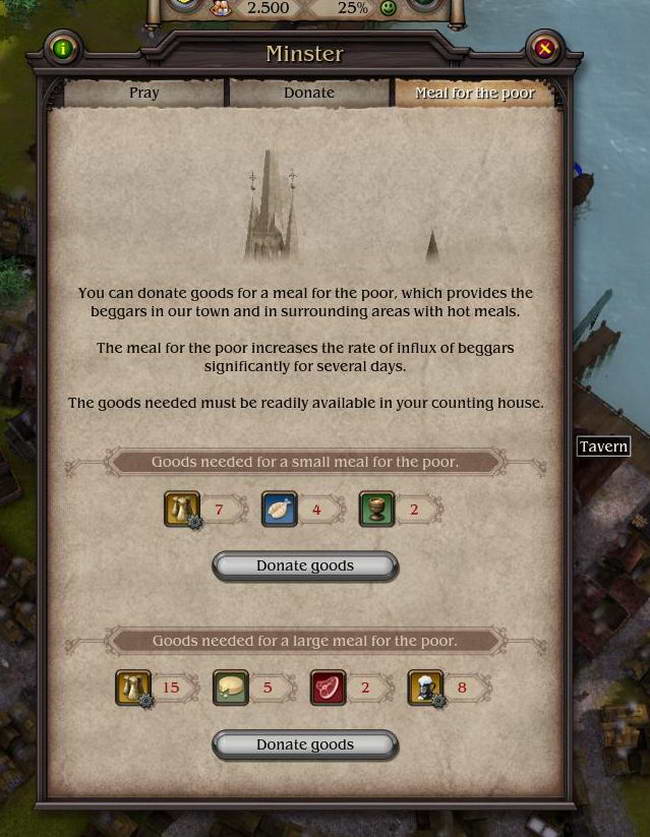Choose the cheese goods icon
650x837 pixels.
[x=230, y=688]
